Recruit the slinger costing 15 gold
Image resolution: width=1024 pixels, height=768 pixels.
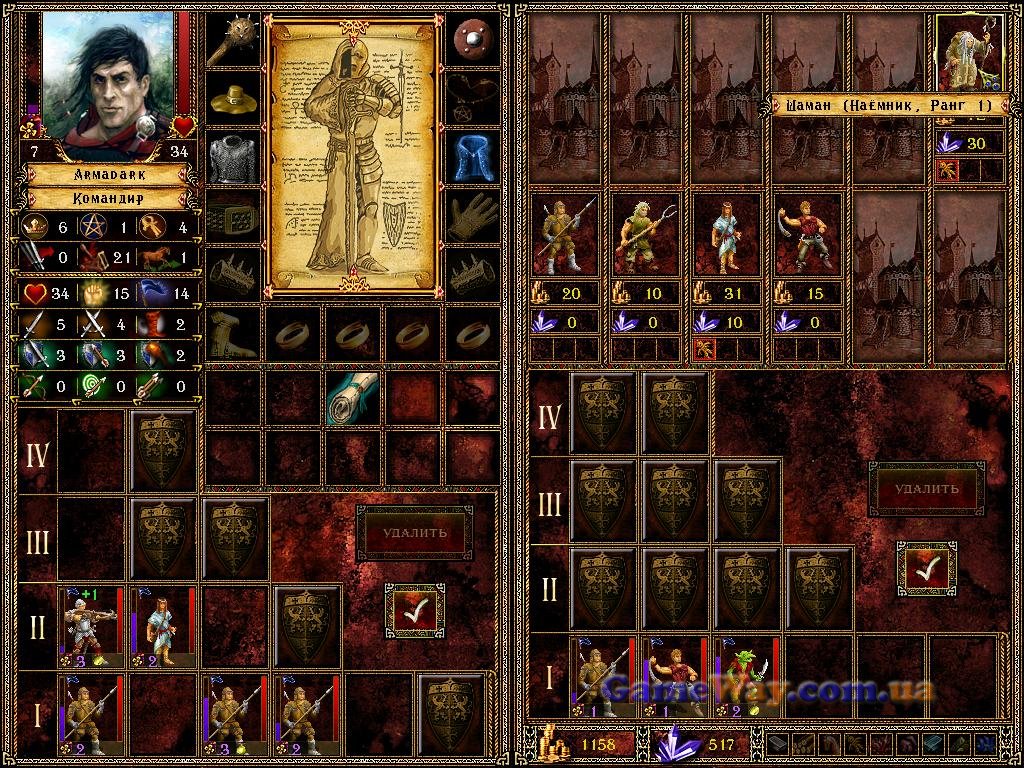(x=808, y=236)
